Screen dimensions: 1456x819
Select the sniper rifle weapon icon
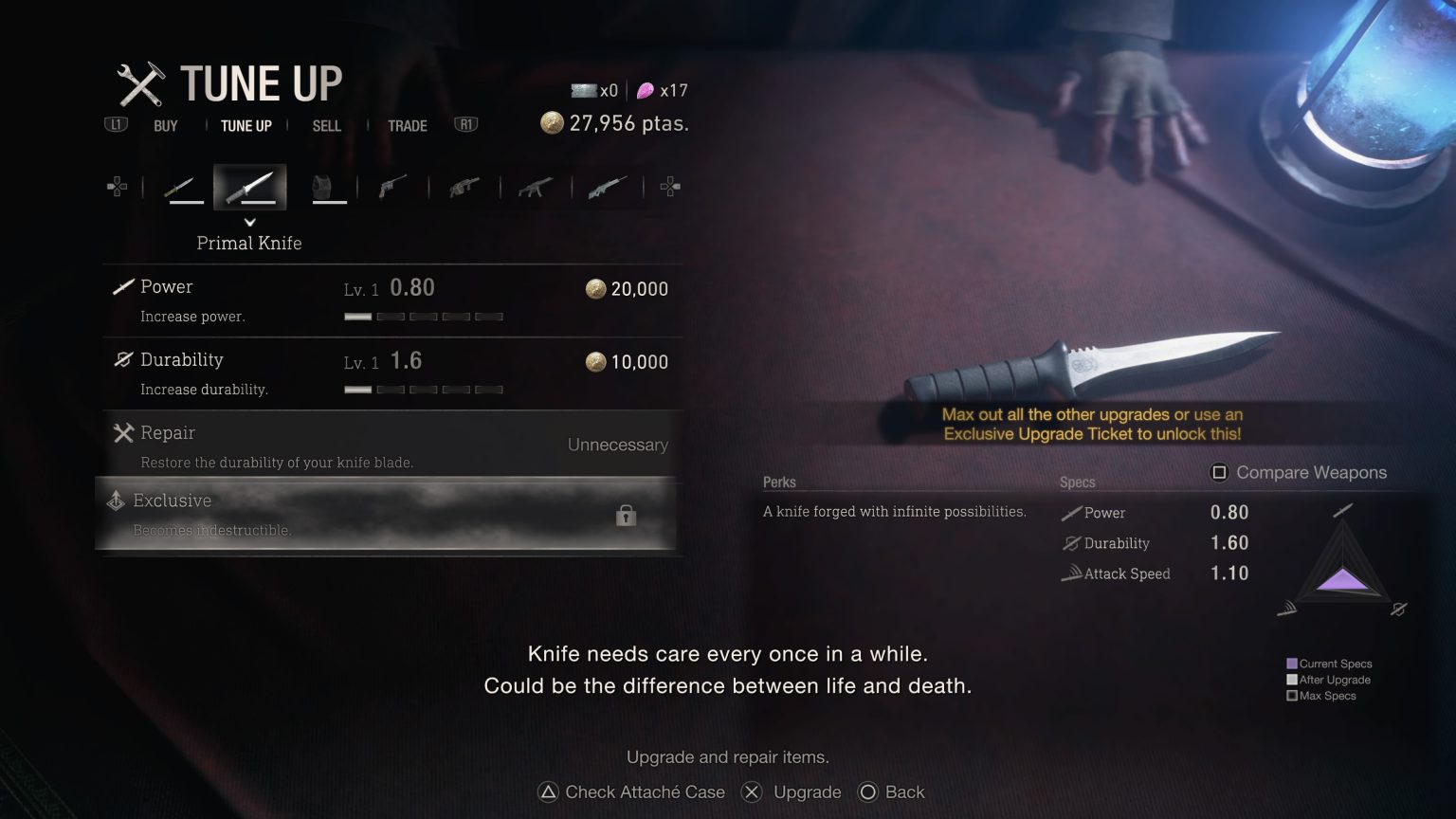[x=607, y=187]
